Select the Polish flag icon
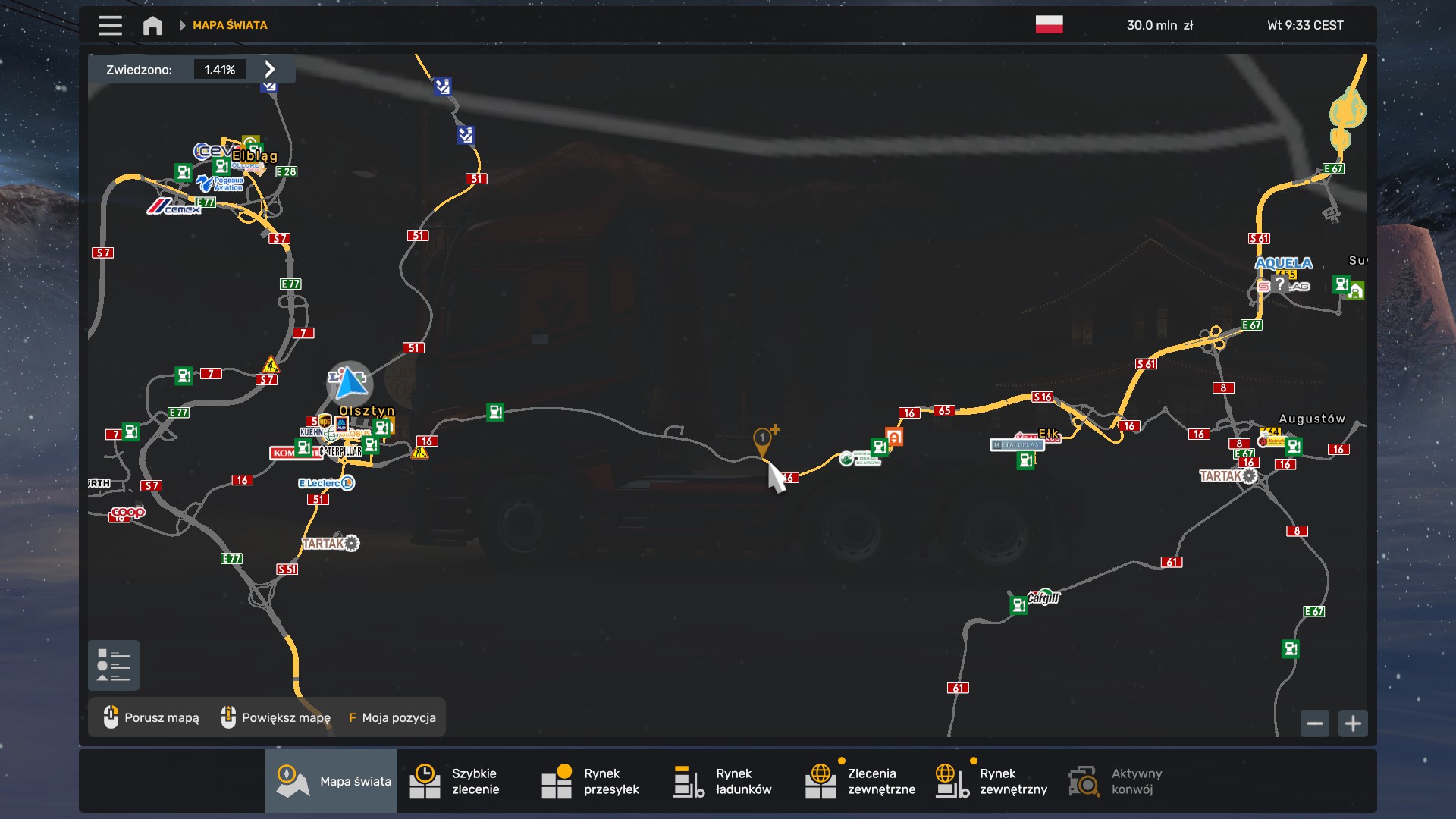This screenshot has width=1456, height=819. 1049,25
